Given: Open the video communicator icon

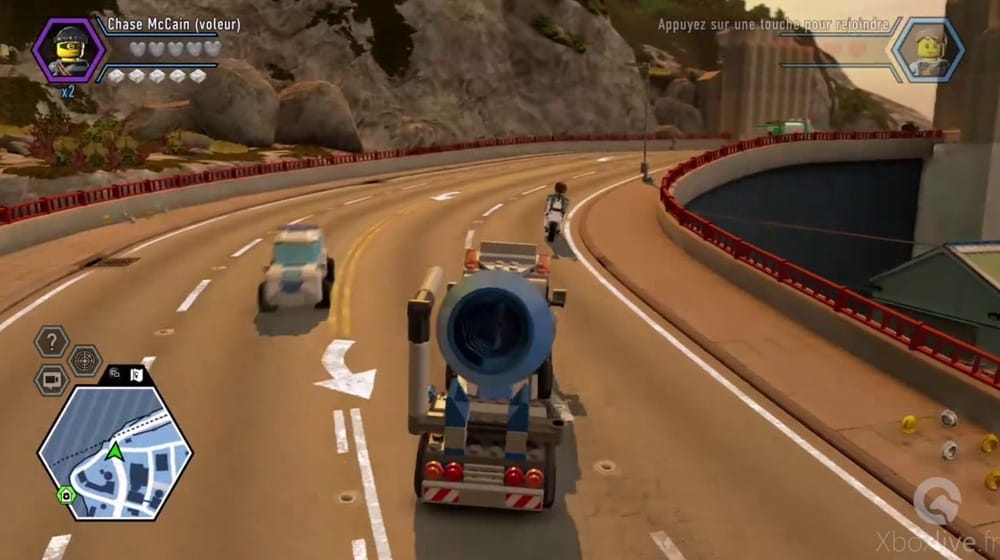Looking at the screenshot, I should point(51,381).
